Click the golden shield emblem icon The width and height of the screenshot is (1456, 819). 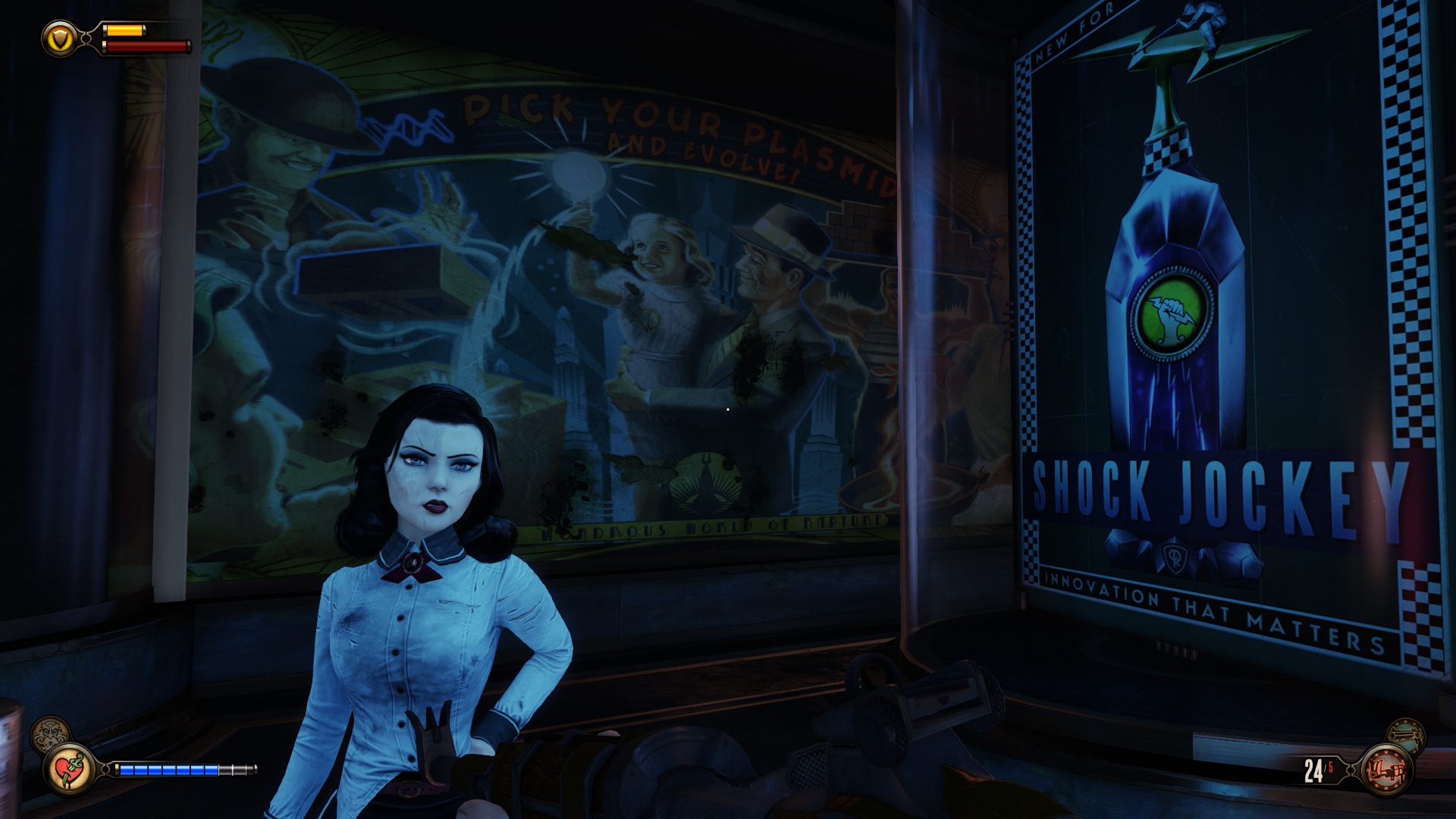60,37
